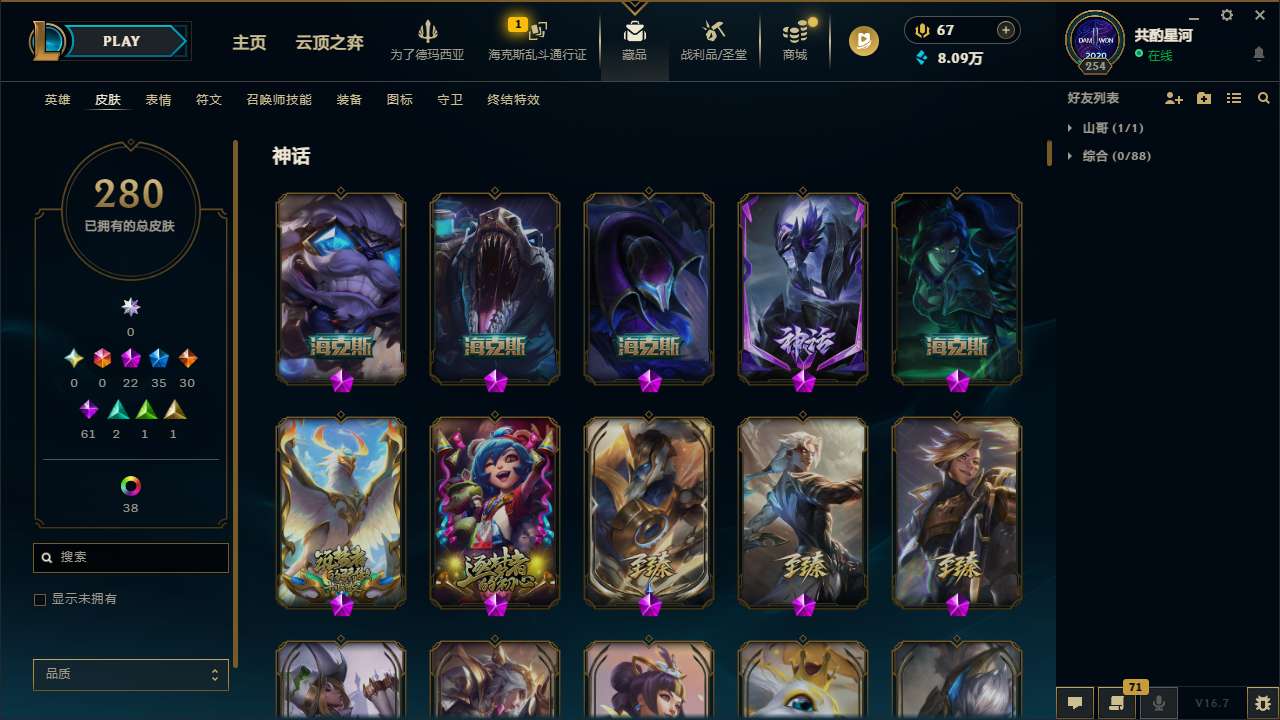
Task: Click the 主页 home link
Action: click(249, 43)
